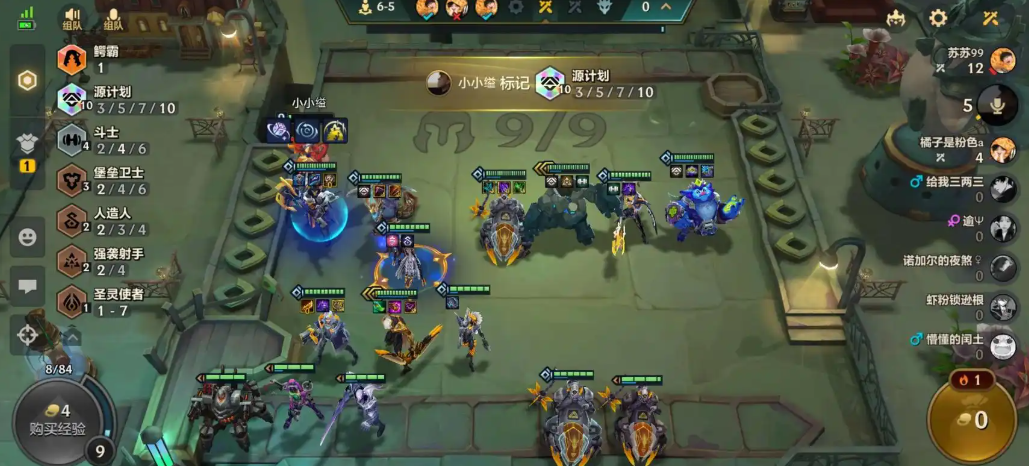1029x466 pixels.
Task: Toggle the microphone button
Action: click(x=997, y=105)
